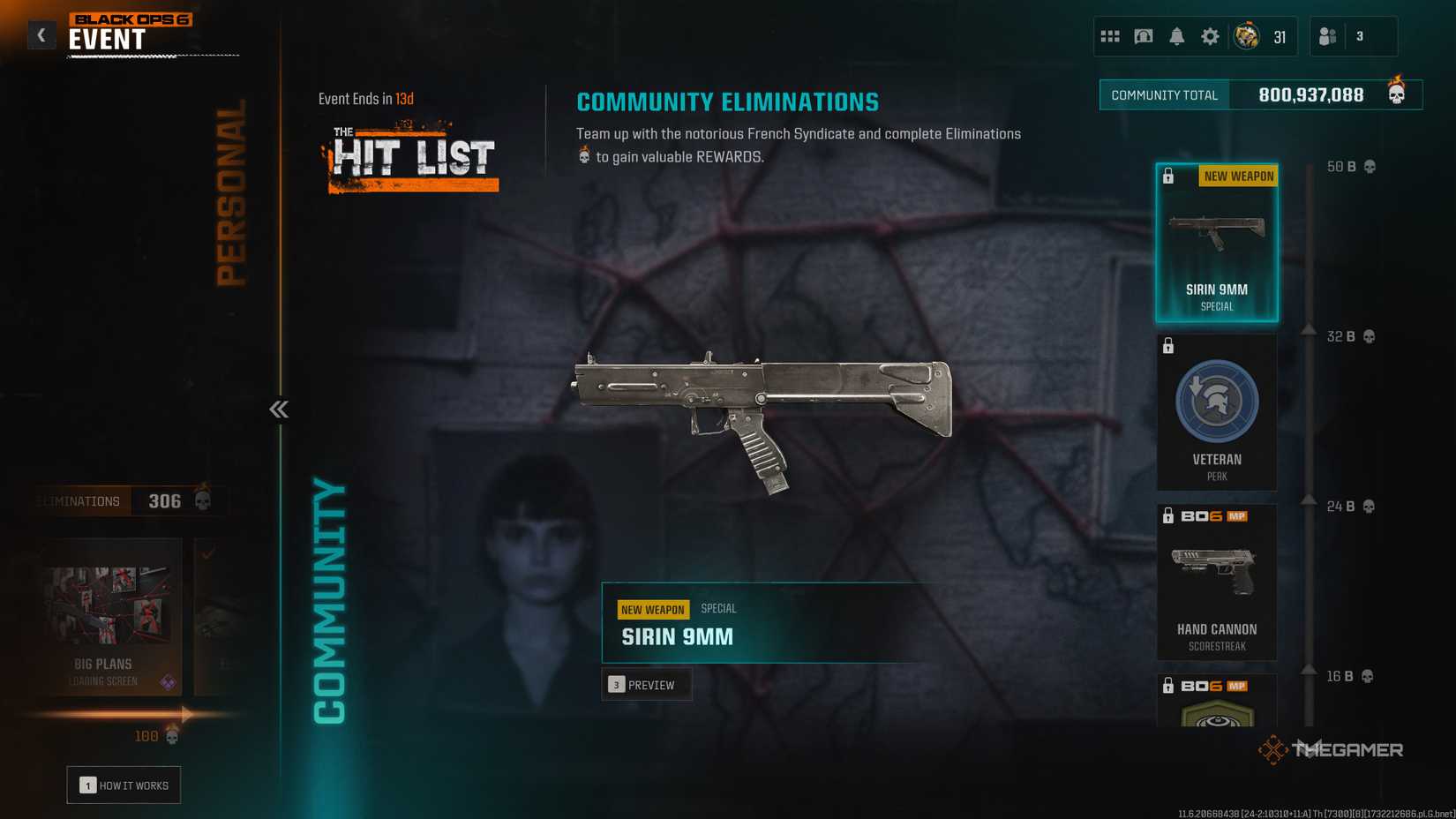
Task: Open the settings gear
Action: 1210,36
